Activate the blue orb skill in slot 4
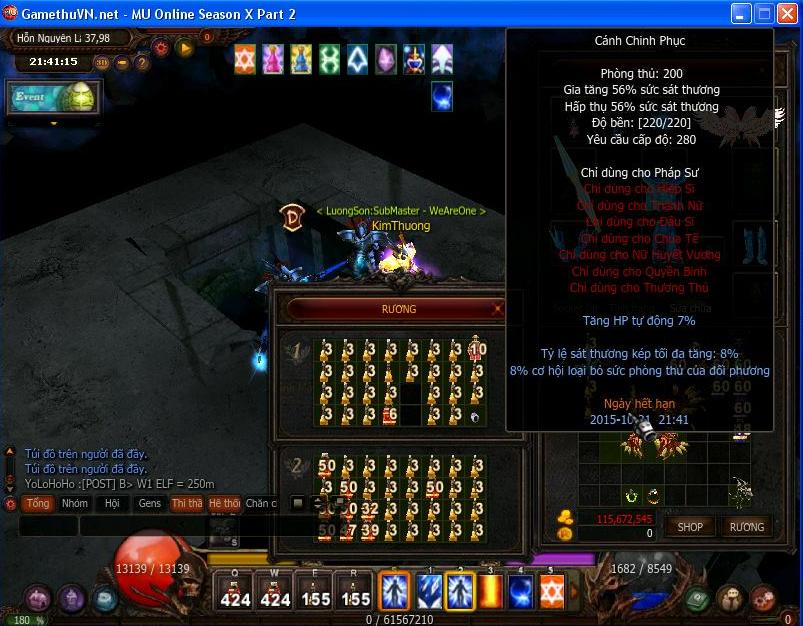Image resolution: width=803 pixels, height=626 pixels. click(x=521, y=590)
